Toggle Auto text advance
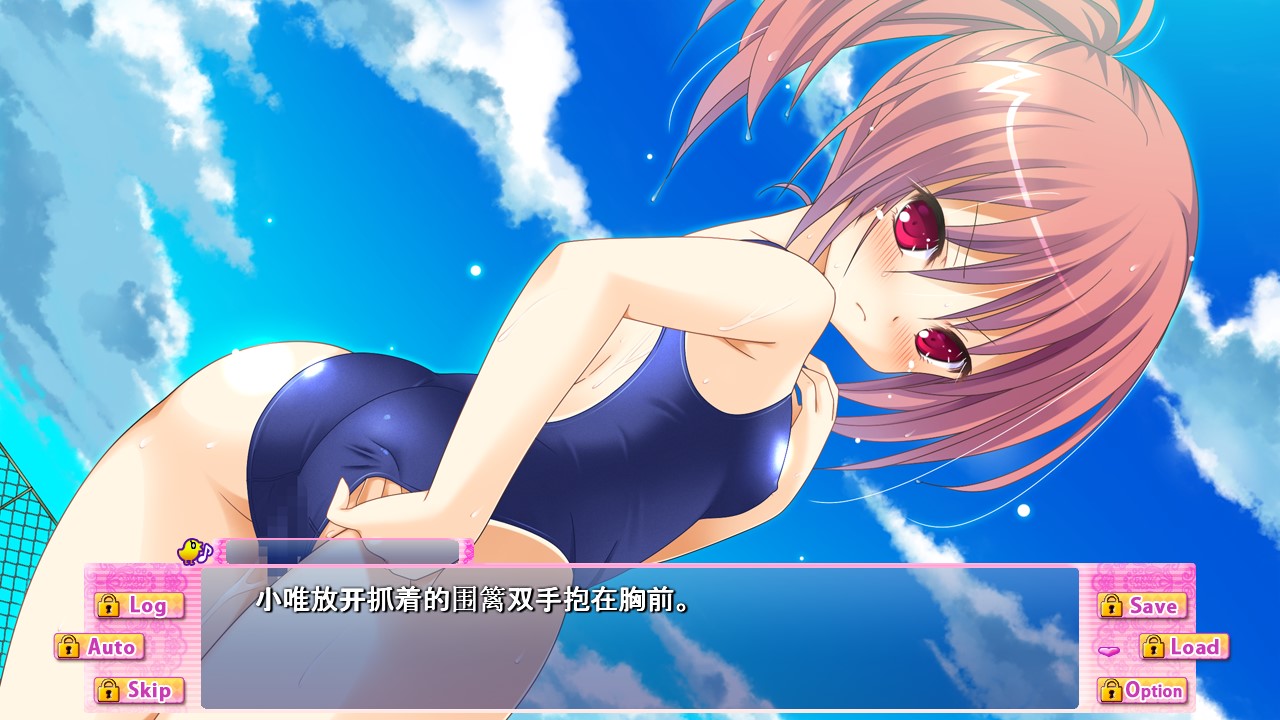This screenshot has width=1280, height=720. click(x=100, y=647)
